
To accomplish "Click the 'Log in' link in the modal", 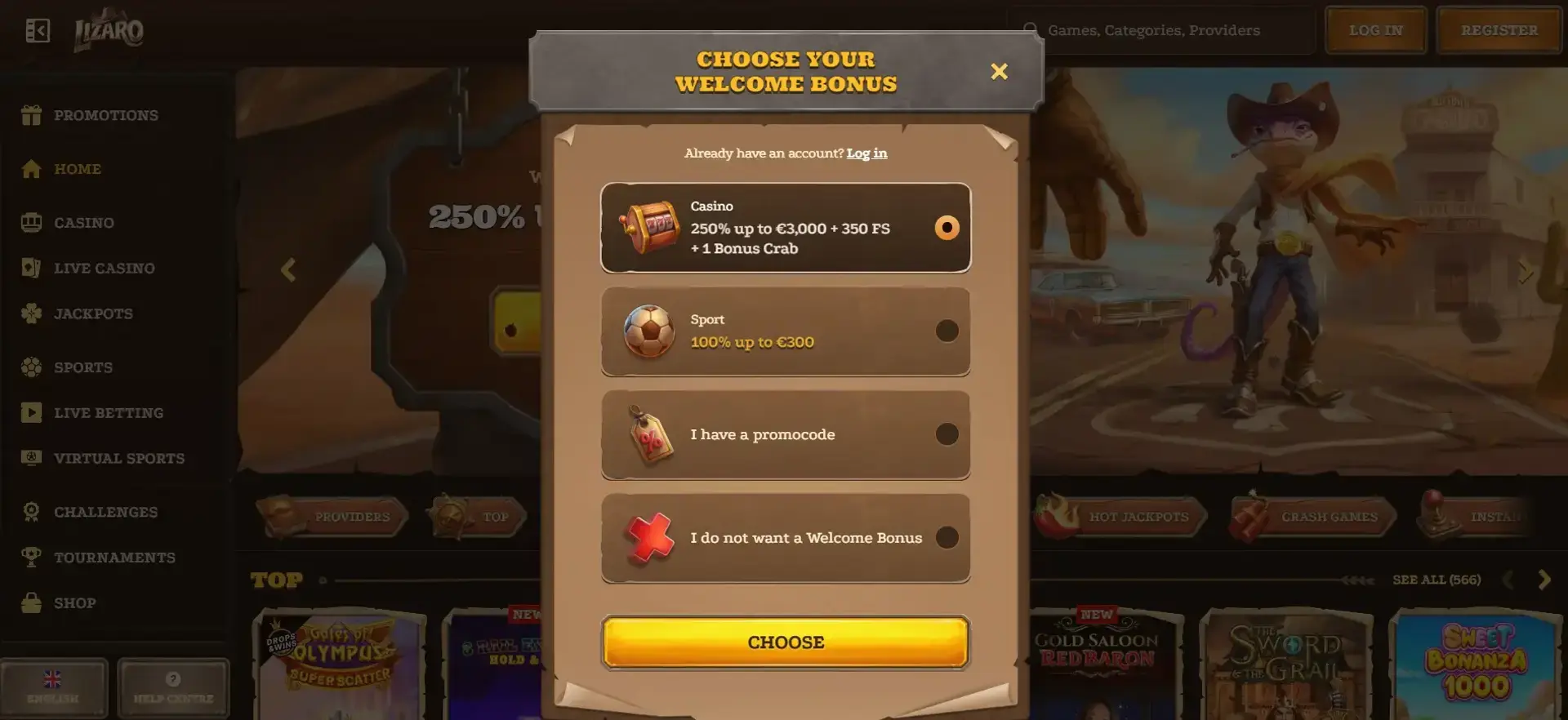I will coord(866,153).
